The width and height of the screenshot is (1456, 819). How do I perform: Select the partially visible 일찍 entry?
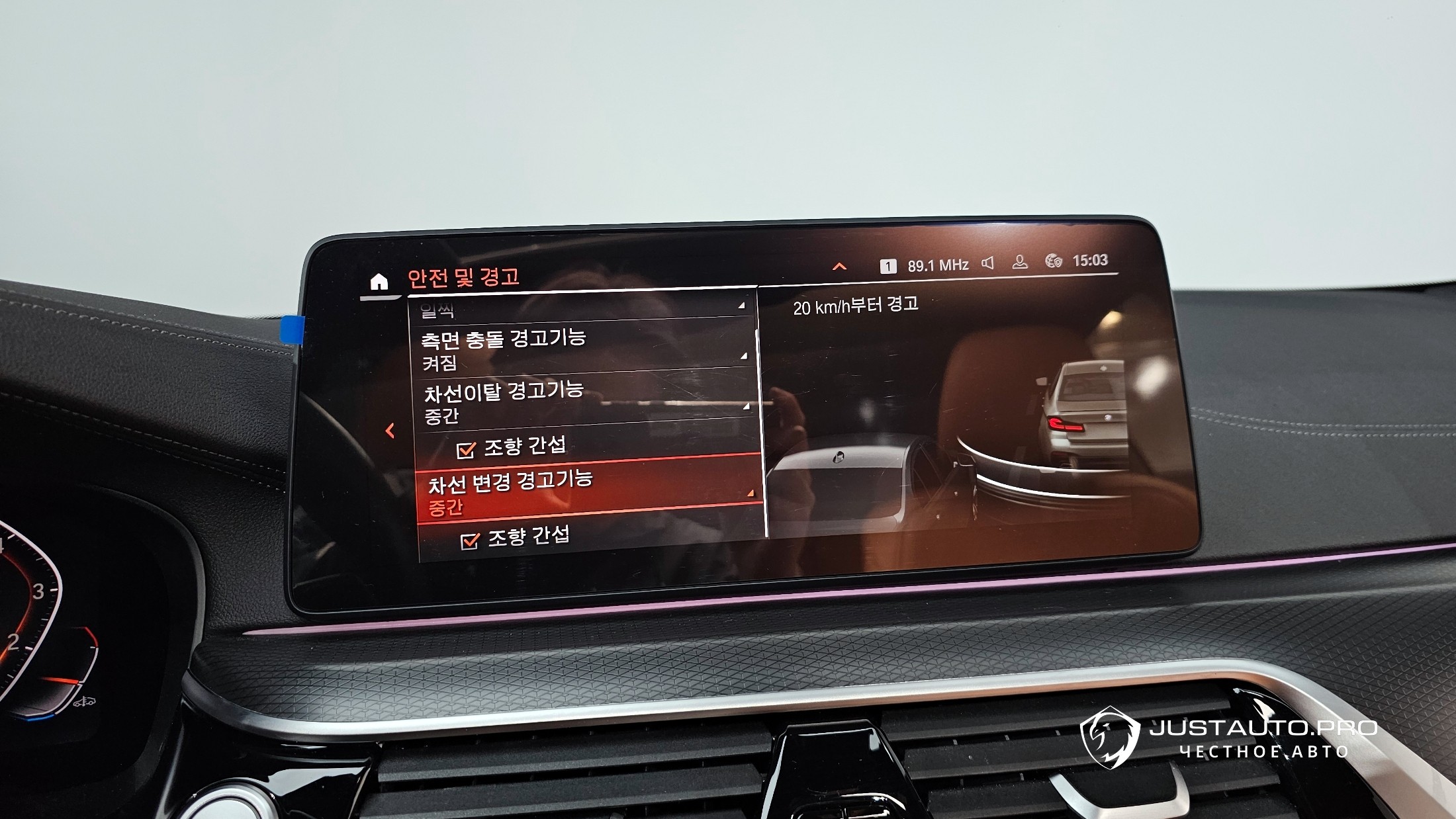pos(580,310)
